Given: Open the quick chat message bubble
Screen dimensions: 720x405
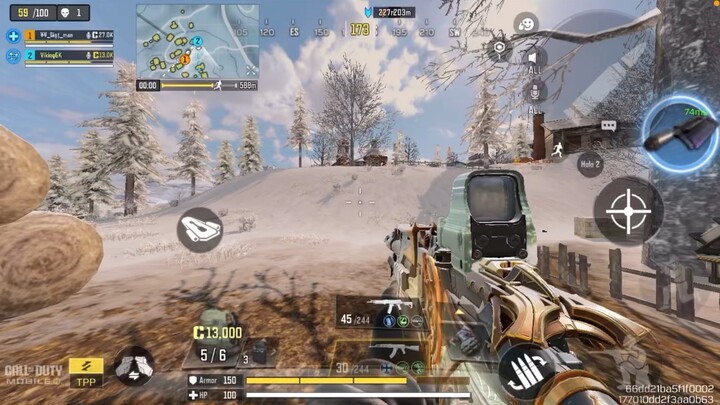Looking at the screenshot, I should tap(608, 126).
